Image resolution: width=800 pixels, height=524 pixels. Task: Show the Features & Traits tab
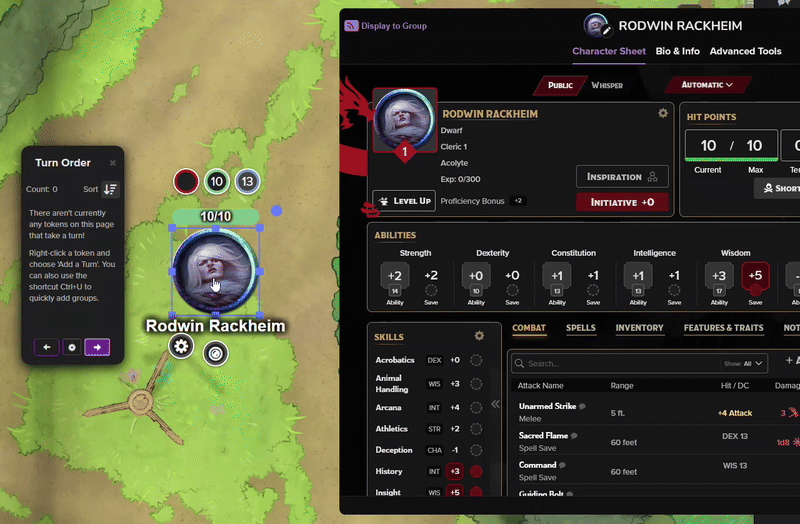click(x=723, y=328)
